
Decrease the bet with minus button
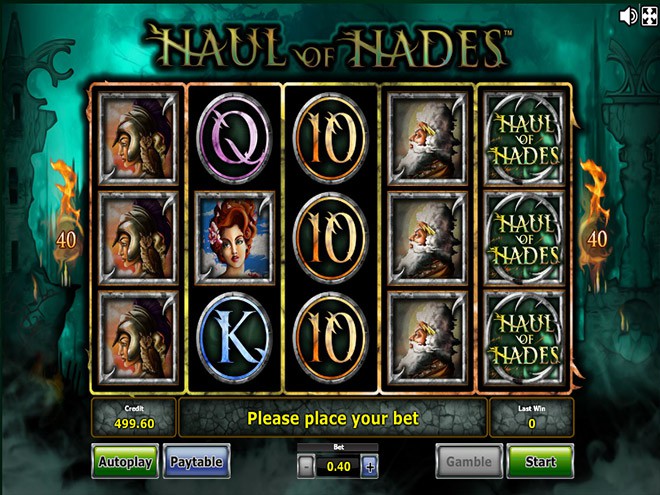point(305,466)
